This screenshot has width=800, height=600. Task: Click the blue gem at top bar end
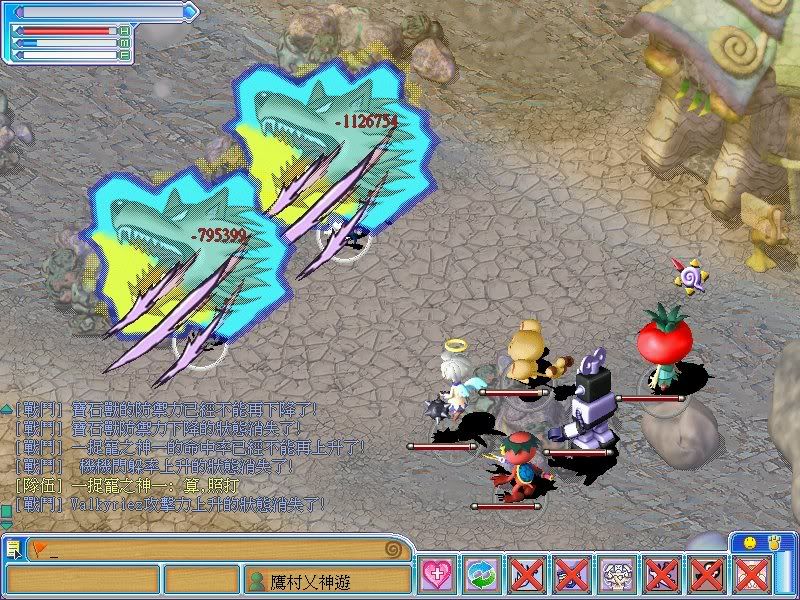(x=192, y=12)
